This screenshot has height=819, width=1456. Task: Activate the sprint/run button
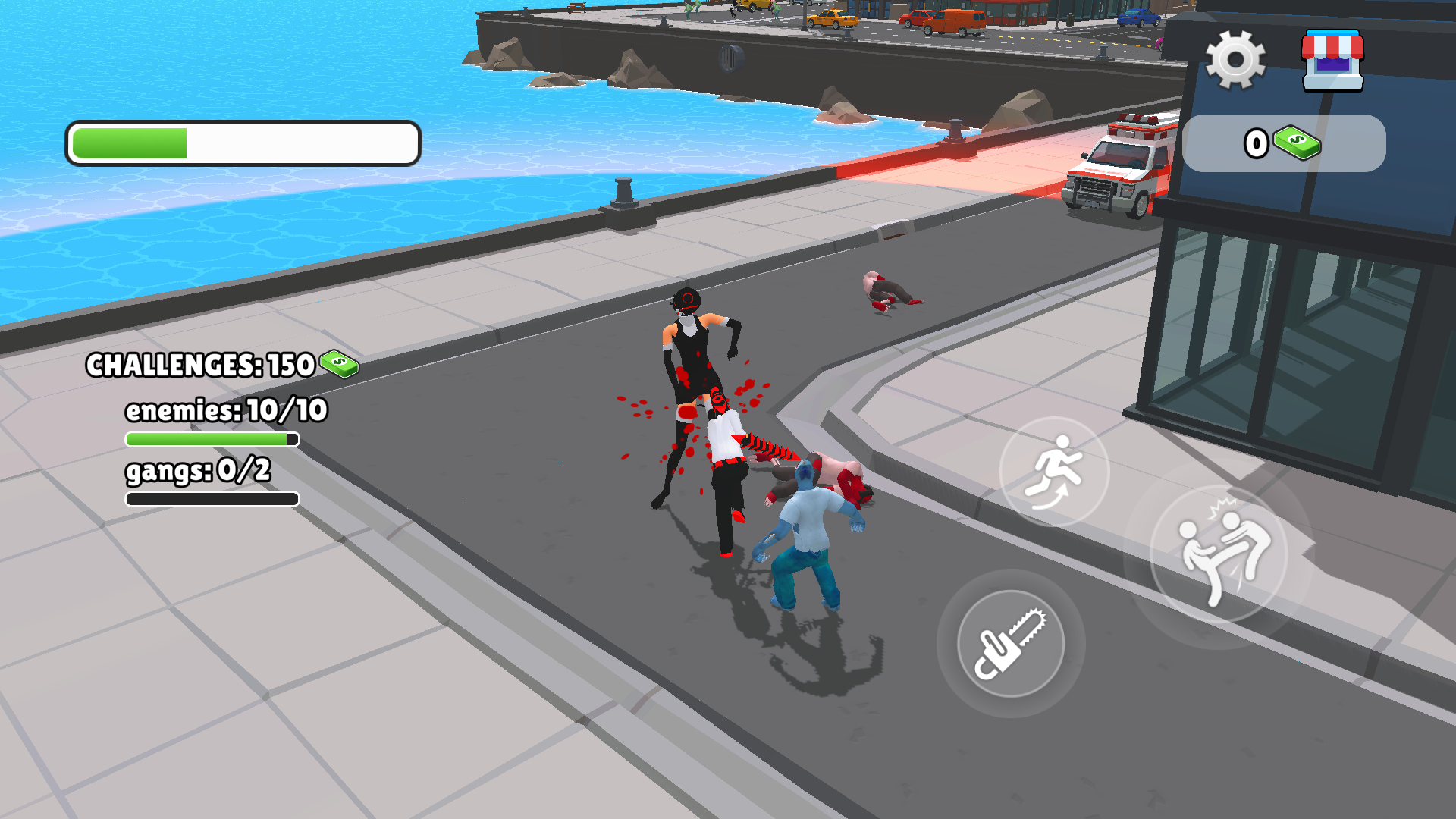[1054, 472]
